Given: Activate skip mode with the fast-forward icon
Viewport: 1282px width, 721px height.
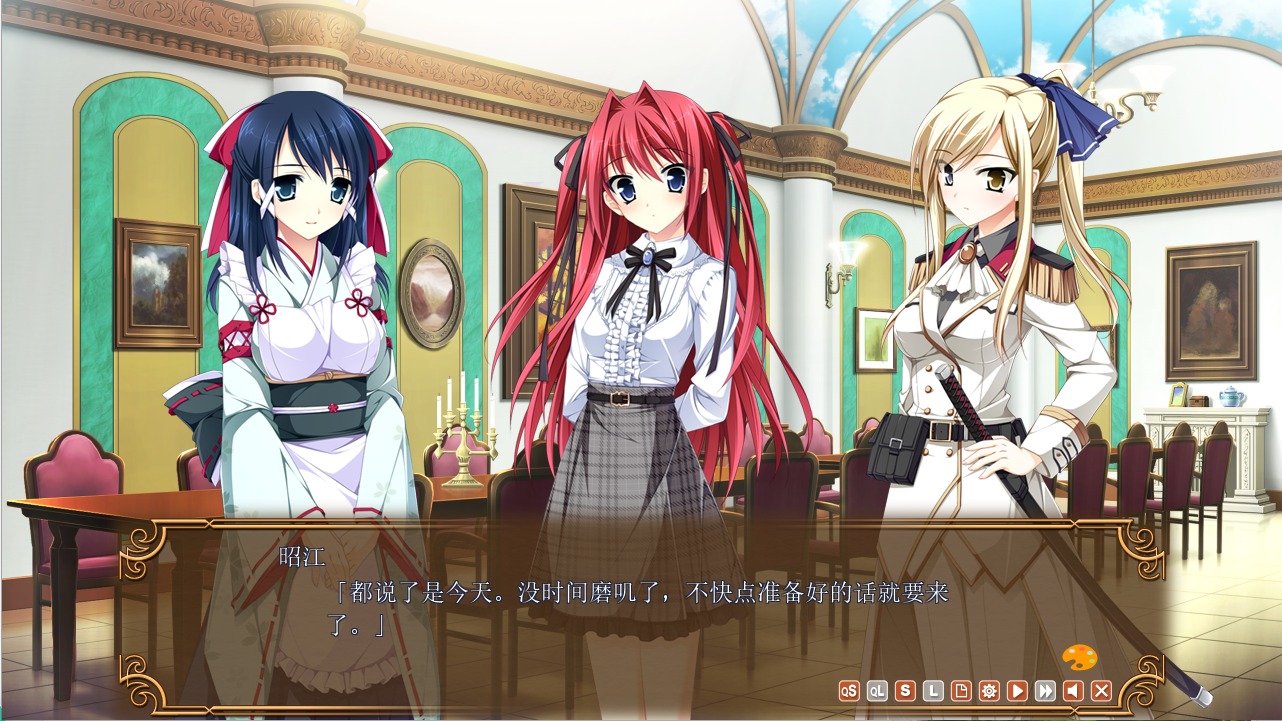Looking at the screenshot, I should (x=1046, y=691).
